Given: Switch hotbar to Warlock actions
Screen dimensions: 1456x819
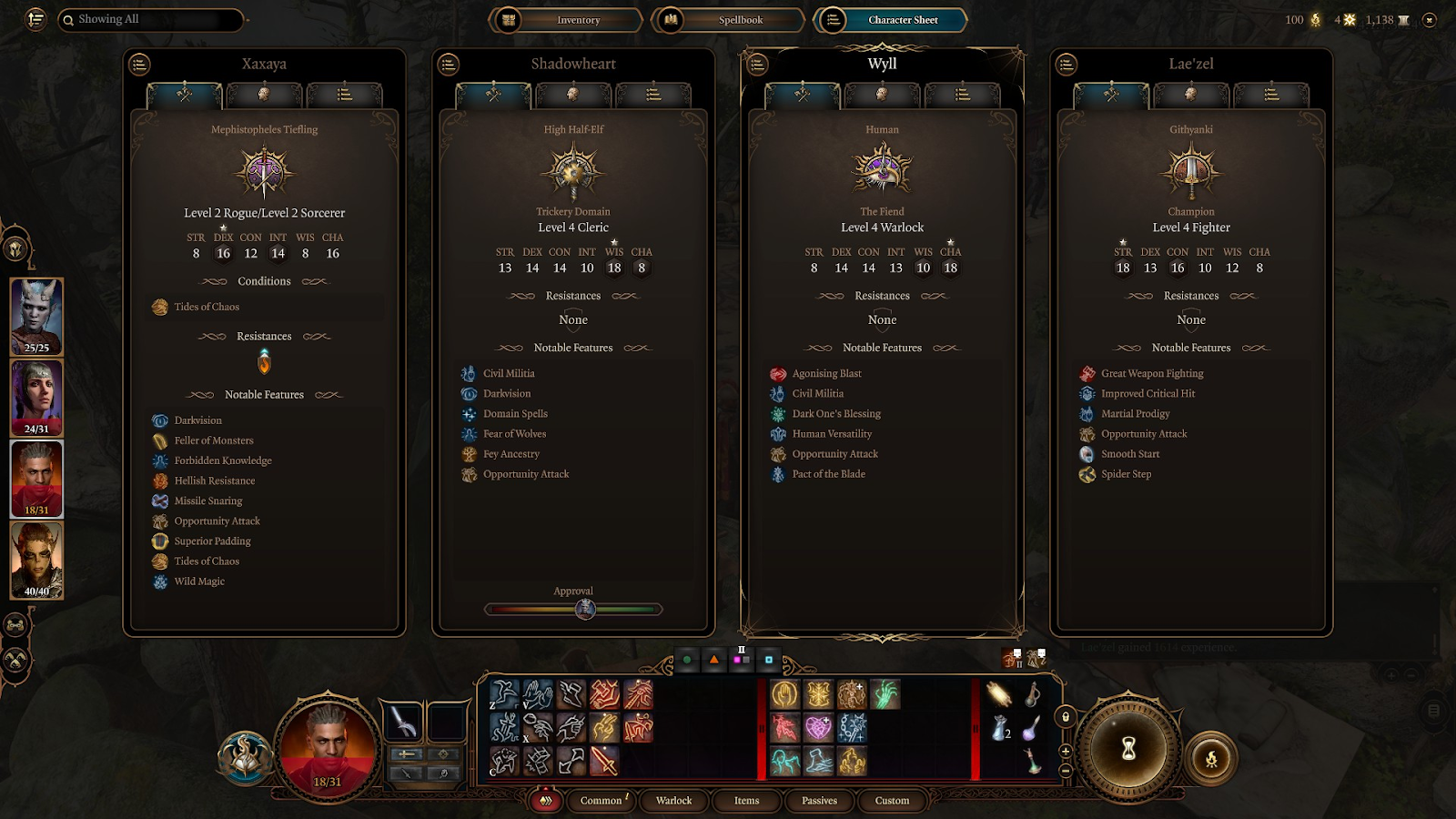Looking at the screenshot, I should pos(673,801).
